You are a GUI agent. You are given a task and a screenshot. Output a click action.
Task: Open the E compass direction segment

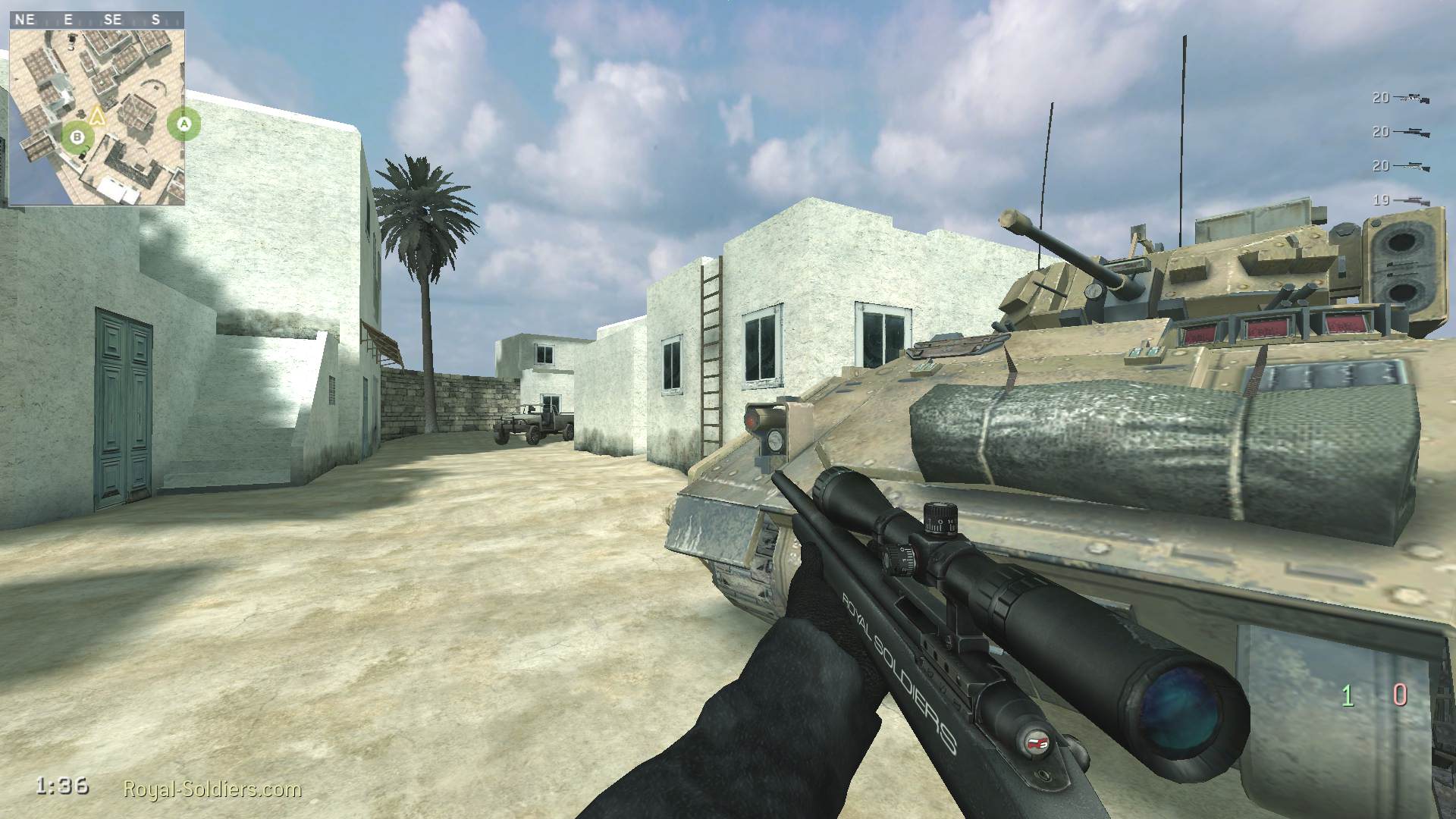click(68, 19)
